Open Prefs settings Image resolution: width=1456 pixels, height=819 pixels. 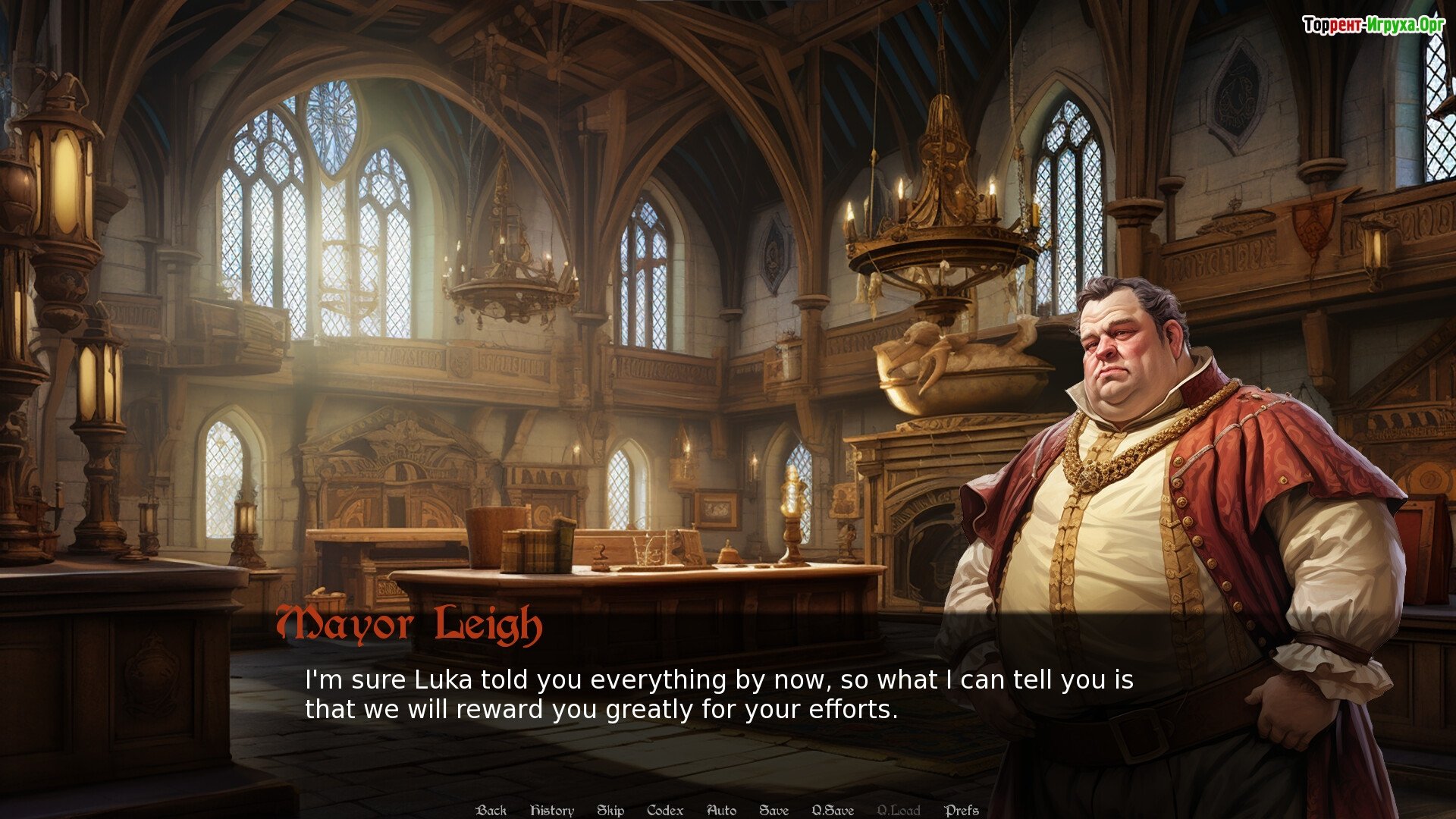tap(962, 810)
